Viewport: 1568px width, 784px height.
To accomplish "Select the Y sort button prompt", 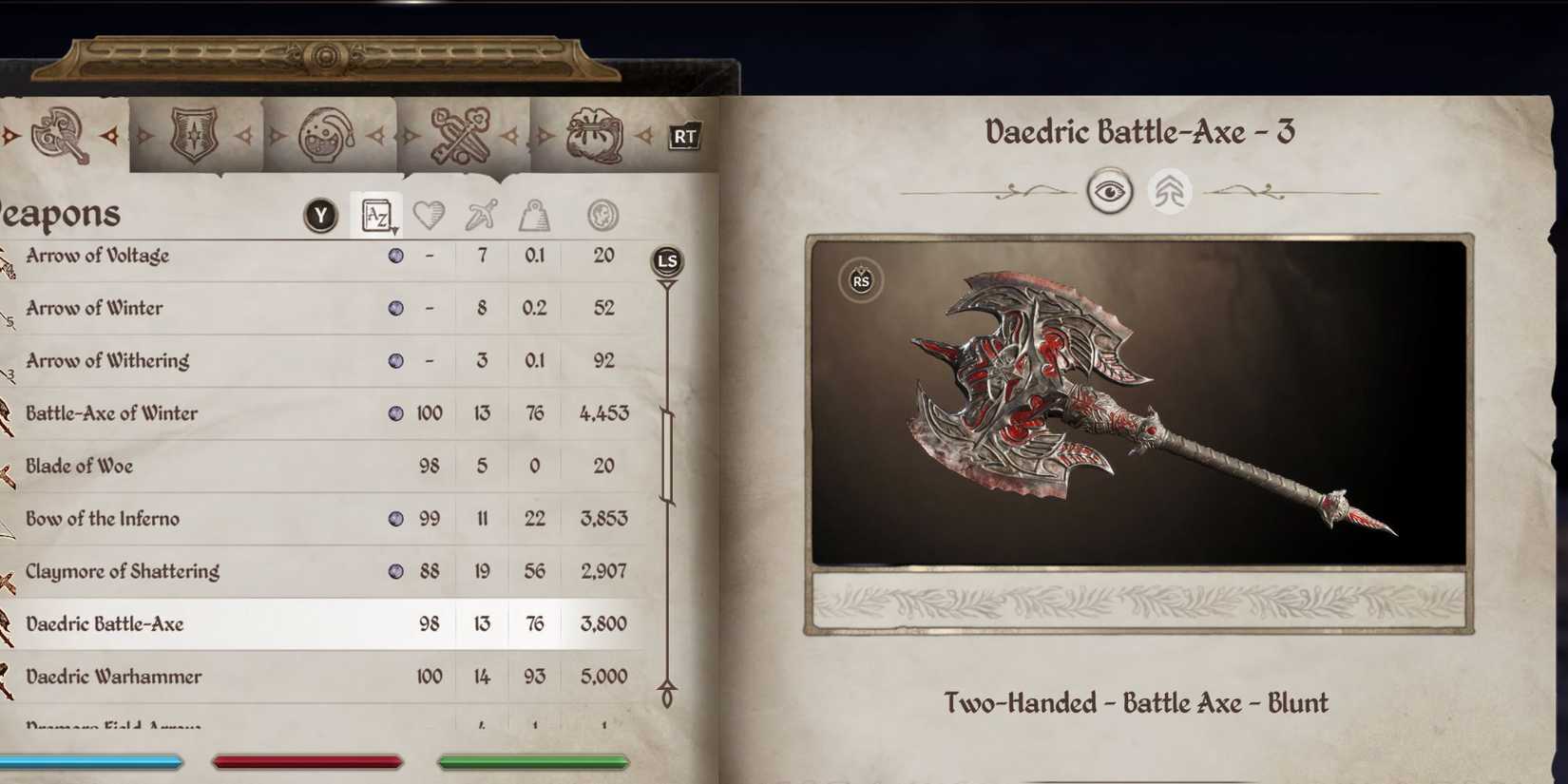I will [x=320, y=215].
